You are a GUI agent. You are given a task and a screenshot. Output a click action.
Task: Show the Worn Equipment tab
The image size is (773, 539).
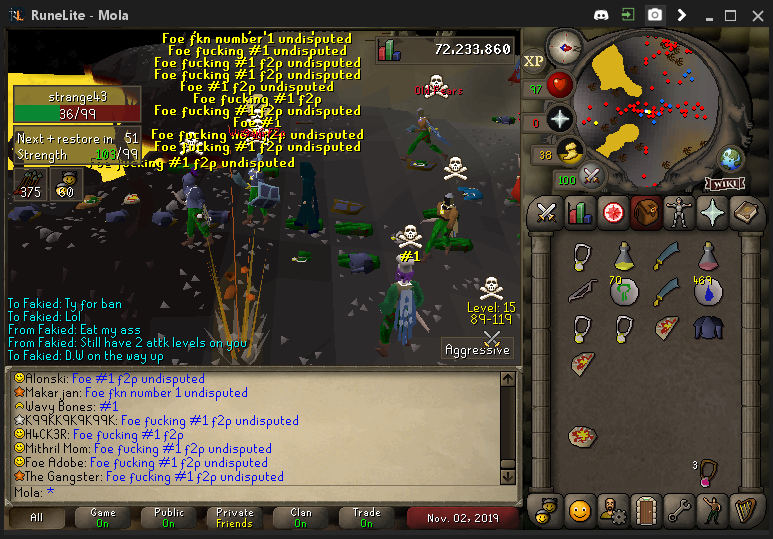tap(679, 213)
